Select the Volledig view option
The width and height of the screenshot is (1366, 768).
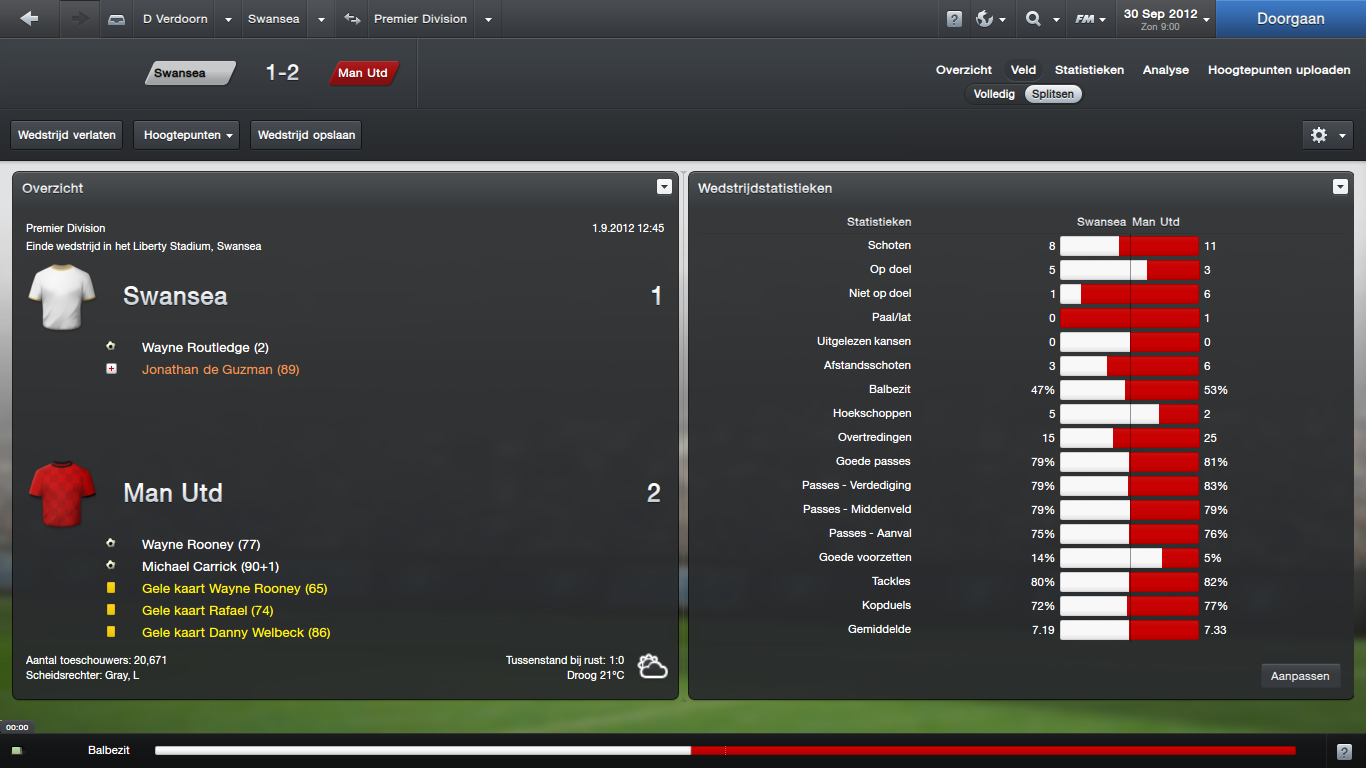pyautogui.click(x=994, y=94)
